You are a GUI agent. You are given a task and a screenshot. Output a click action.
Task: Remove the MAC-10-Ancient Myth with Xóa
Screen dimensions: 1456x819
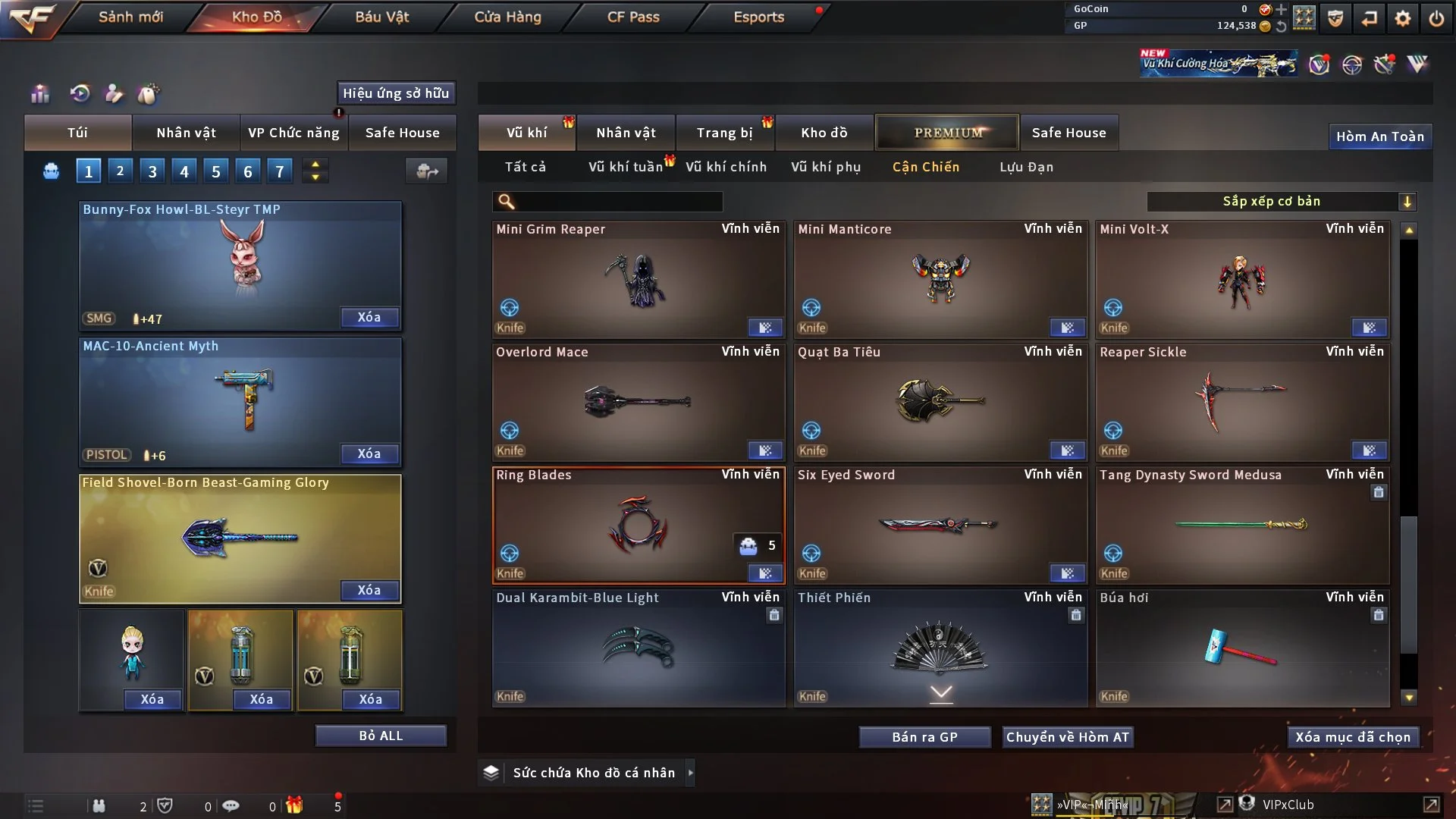pos(369,453)
